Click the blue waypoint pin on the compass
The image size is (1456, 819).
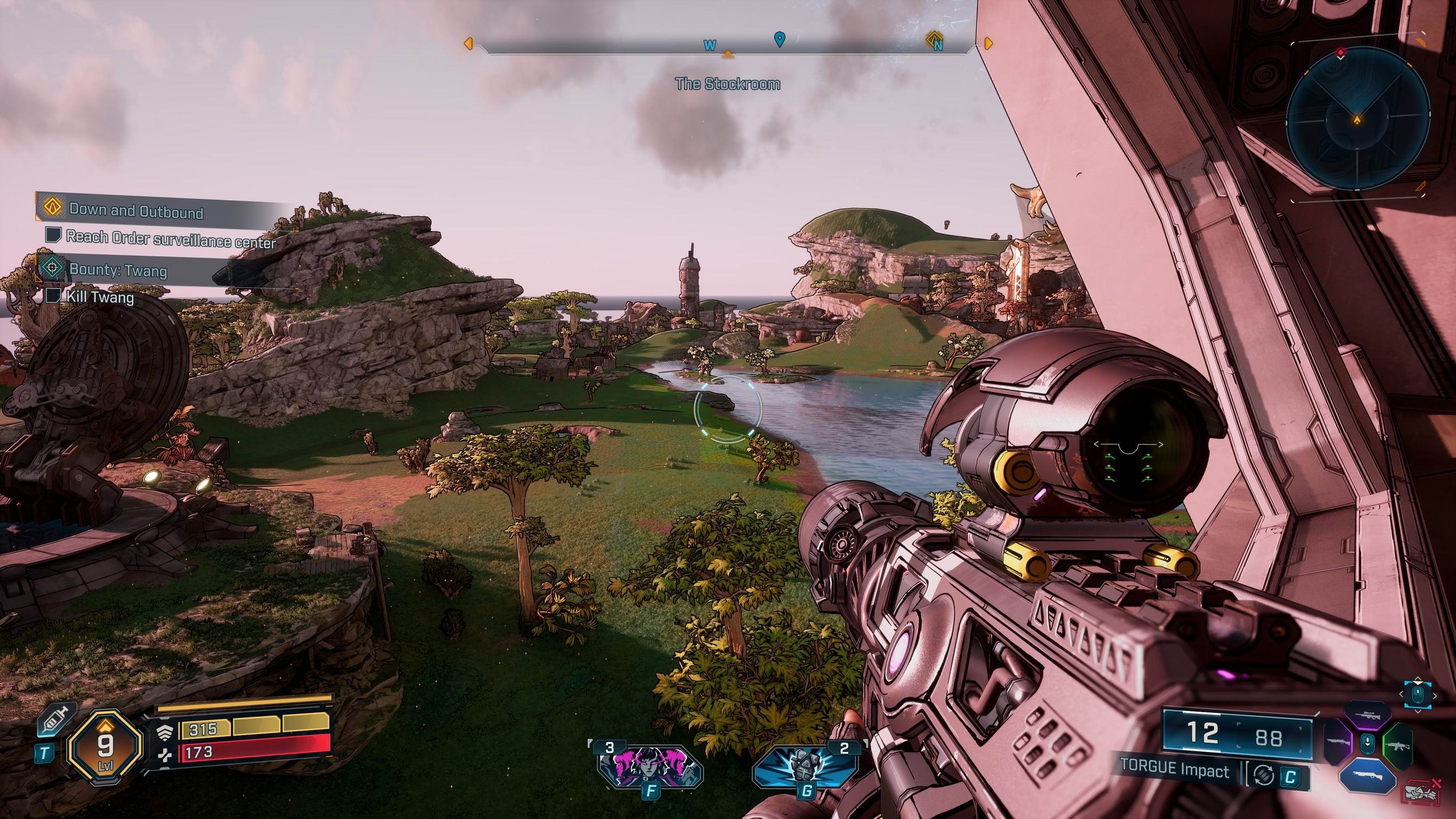779,39
